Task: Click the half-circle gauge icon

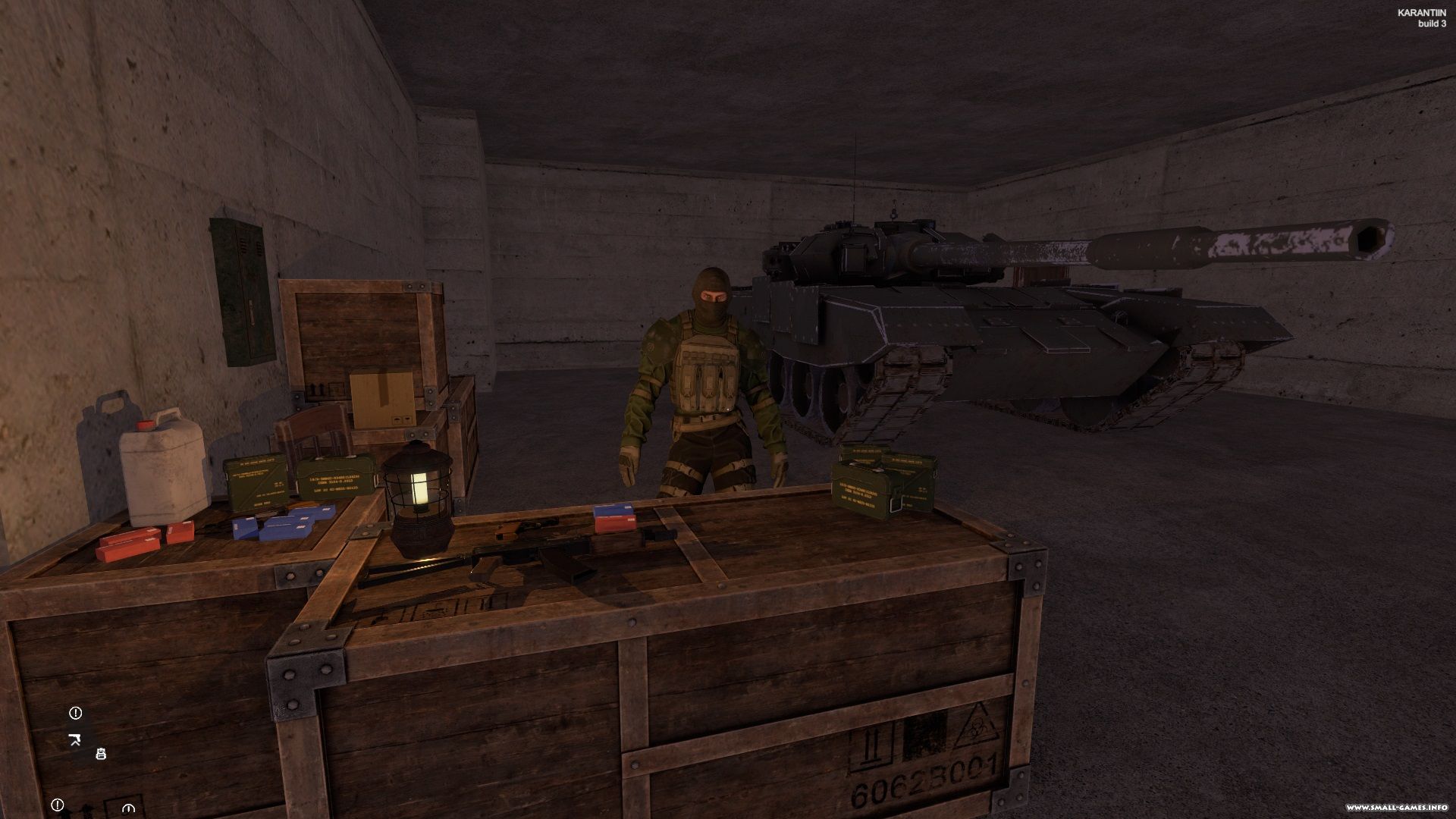Action: click(127, 808)
